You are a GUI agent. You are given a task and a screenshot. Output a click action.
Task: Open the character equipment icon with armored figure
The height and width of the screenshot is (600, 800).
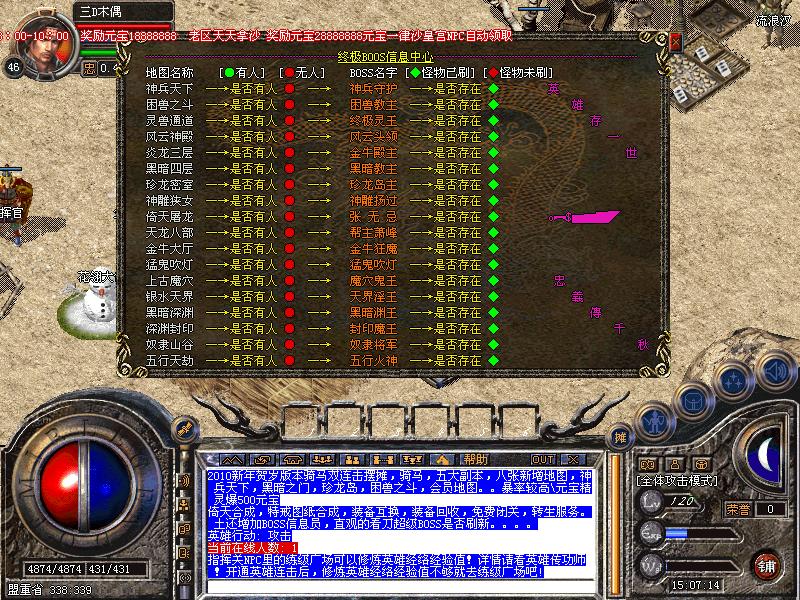pos(656,421)
